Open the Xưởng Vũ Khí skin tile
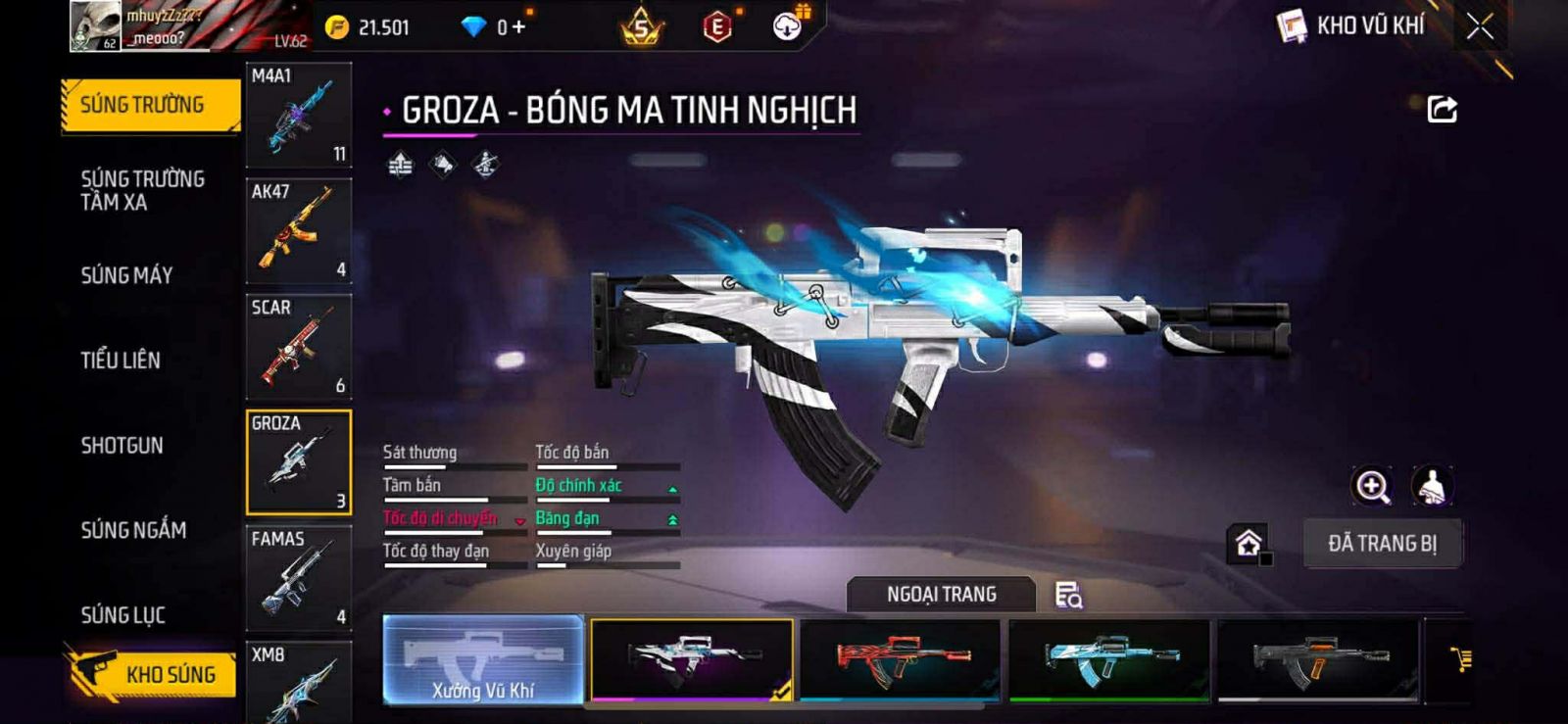Viewport: 1568px width, 724px height. click(x=483, y=659)
